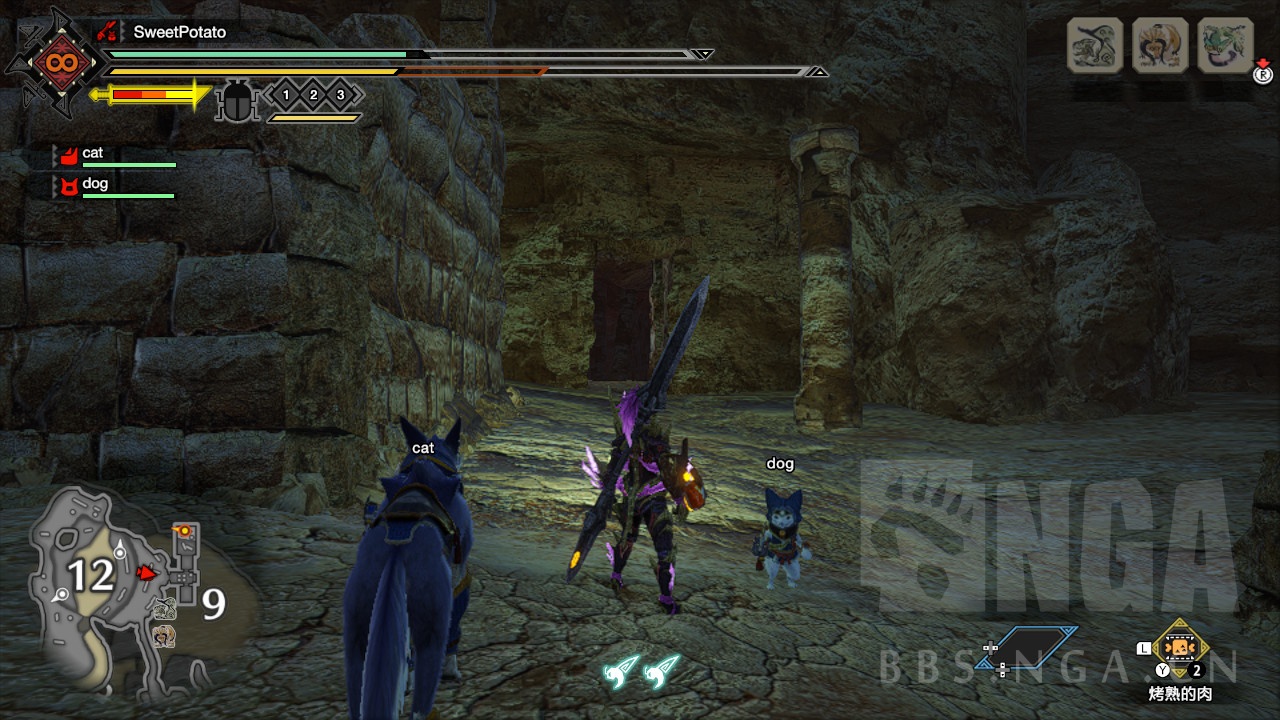Viewport: 1280px width, 720px height.
Task: Use the well-done steak item slot
Action: pyautogui.click(x=1181, y=647)
